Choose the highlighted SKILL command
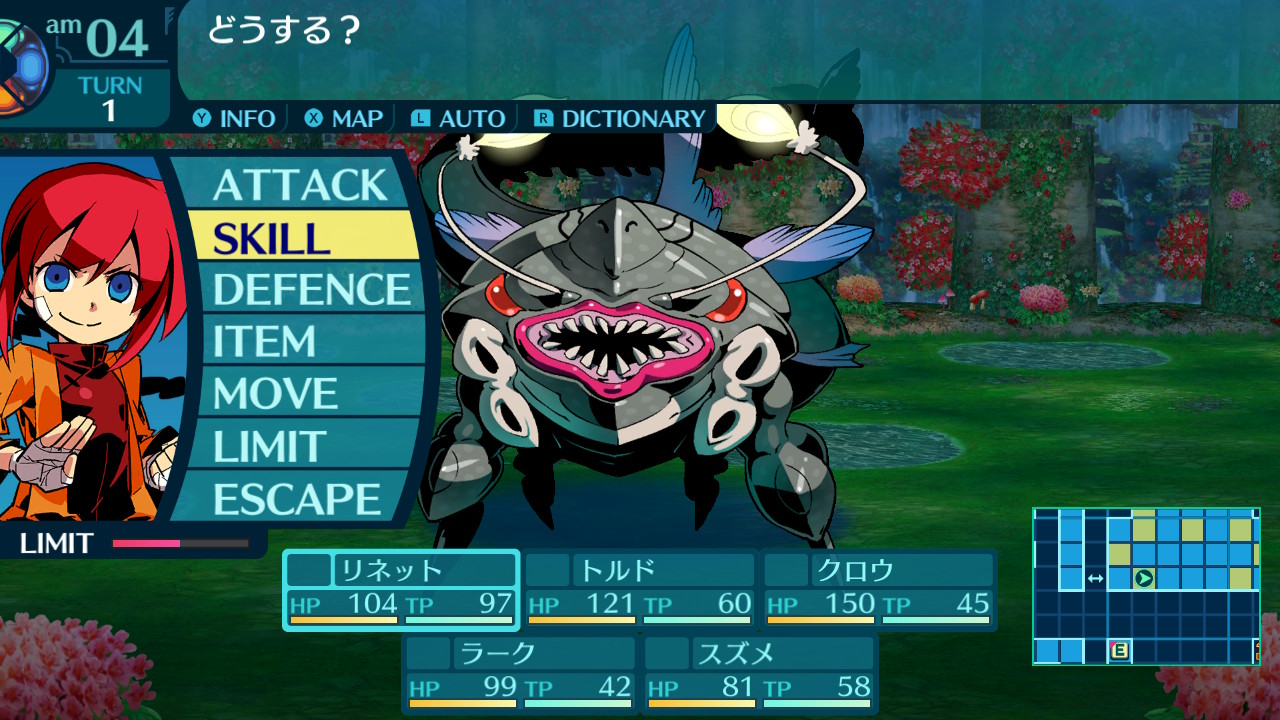 tap(300, 237)
